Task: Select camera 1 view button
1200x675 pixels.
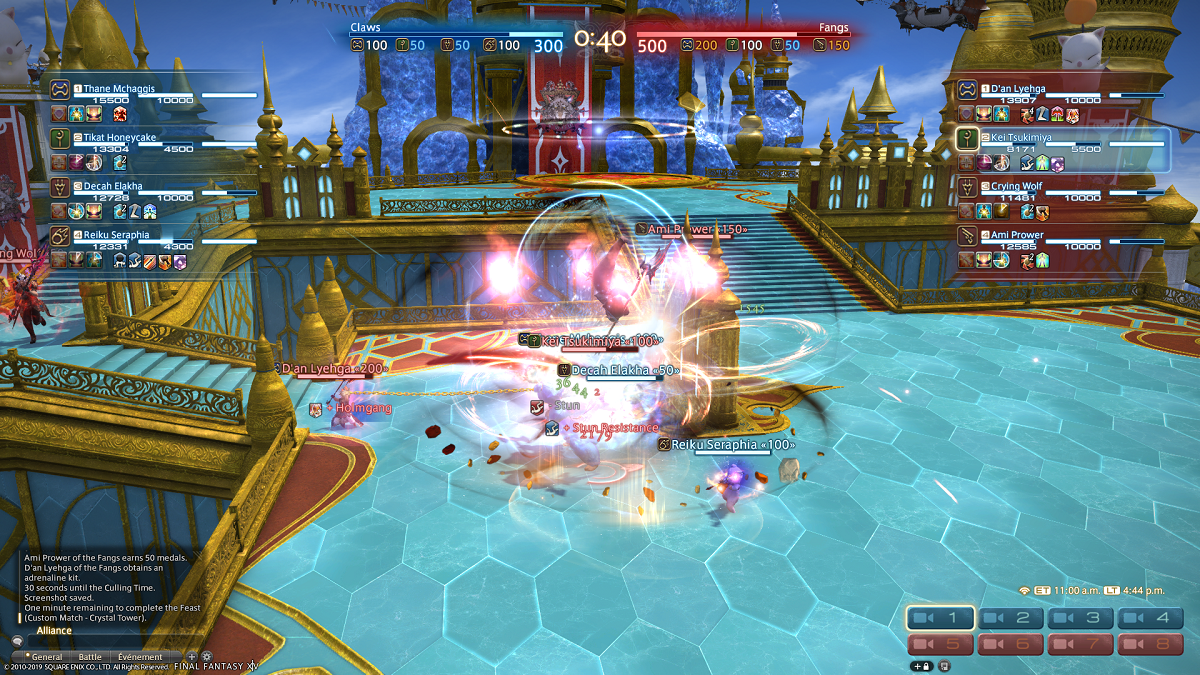Action: [941, 619]
